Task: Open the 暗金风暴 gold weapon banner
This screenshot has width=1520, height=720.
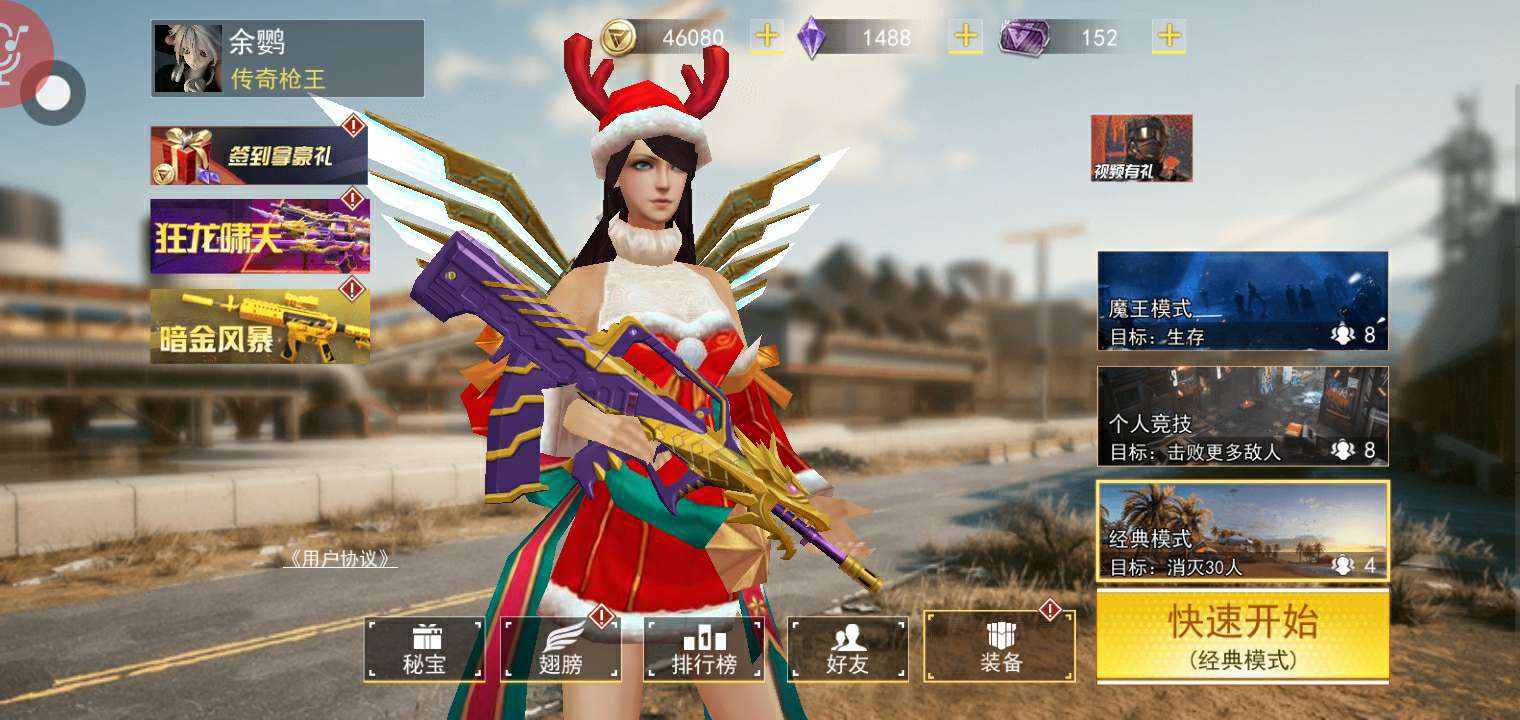Action: coord(260,326)
